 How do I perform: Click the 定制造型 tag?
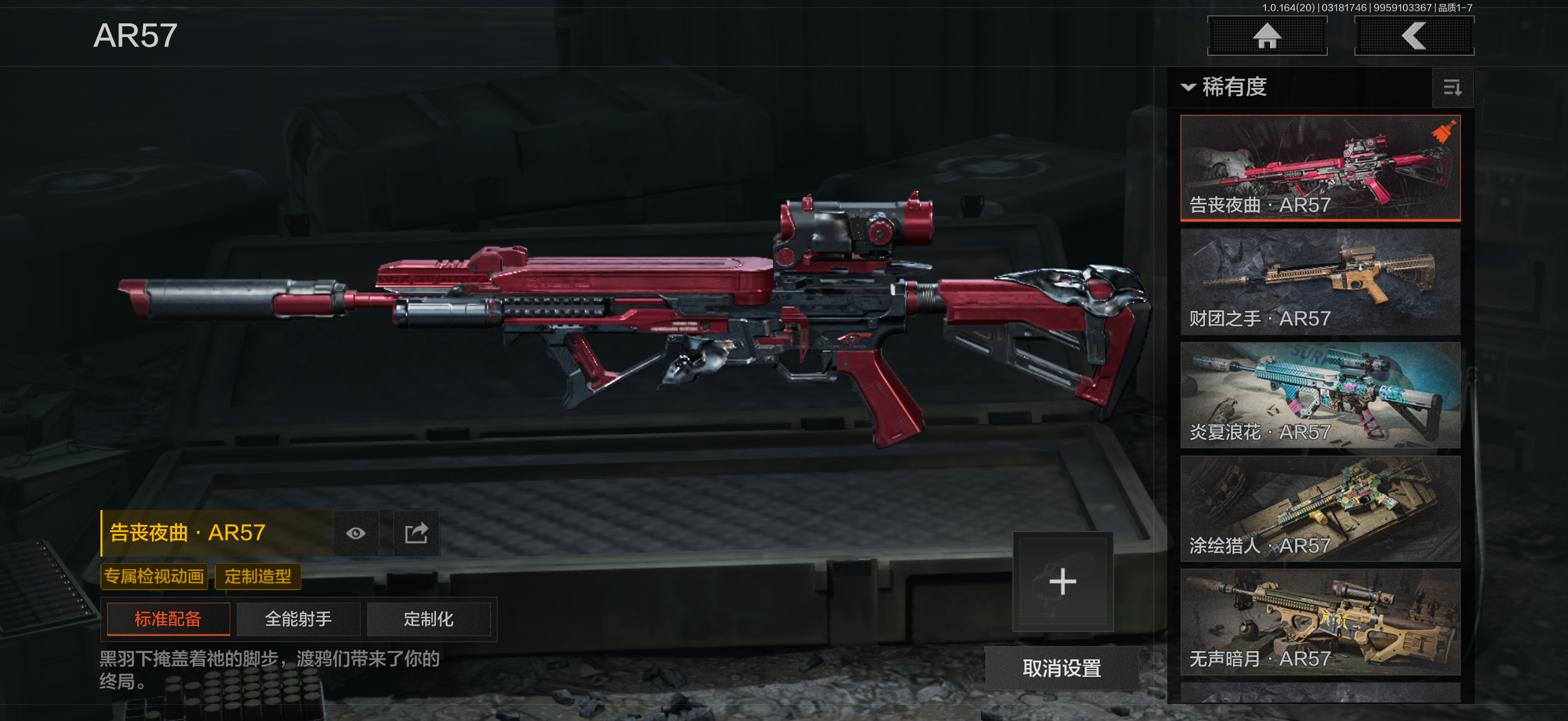[x=258, y=576]
